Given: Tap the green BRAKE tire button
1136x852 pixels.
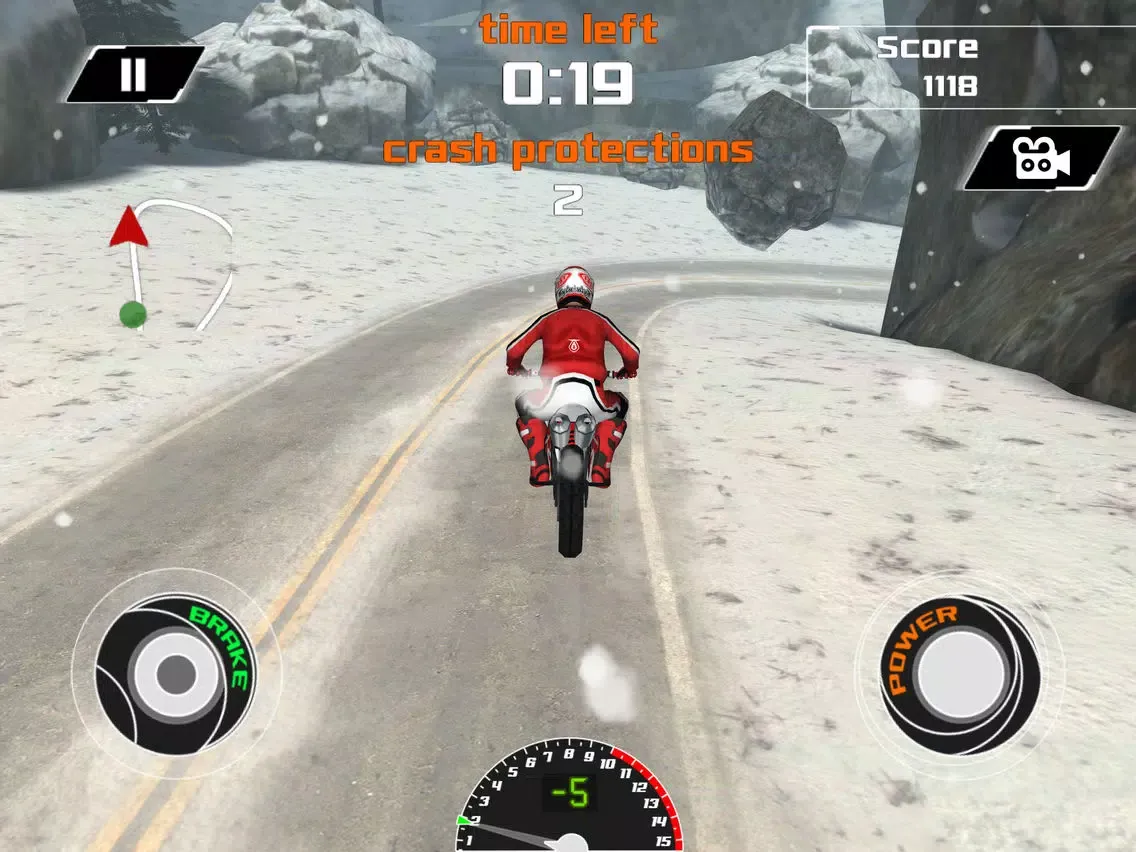Looking at the screenshot, I should click(x=176, y=673).
